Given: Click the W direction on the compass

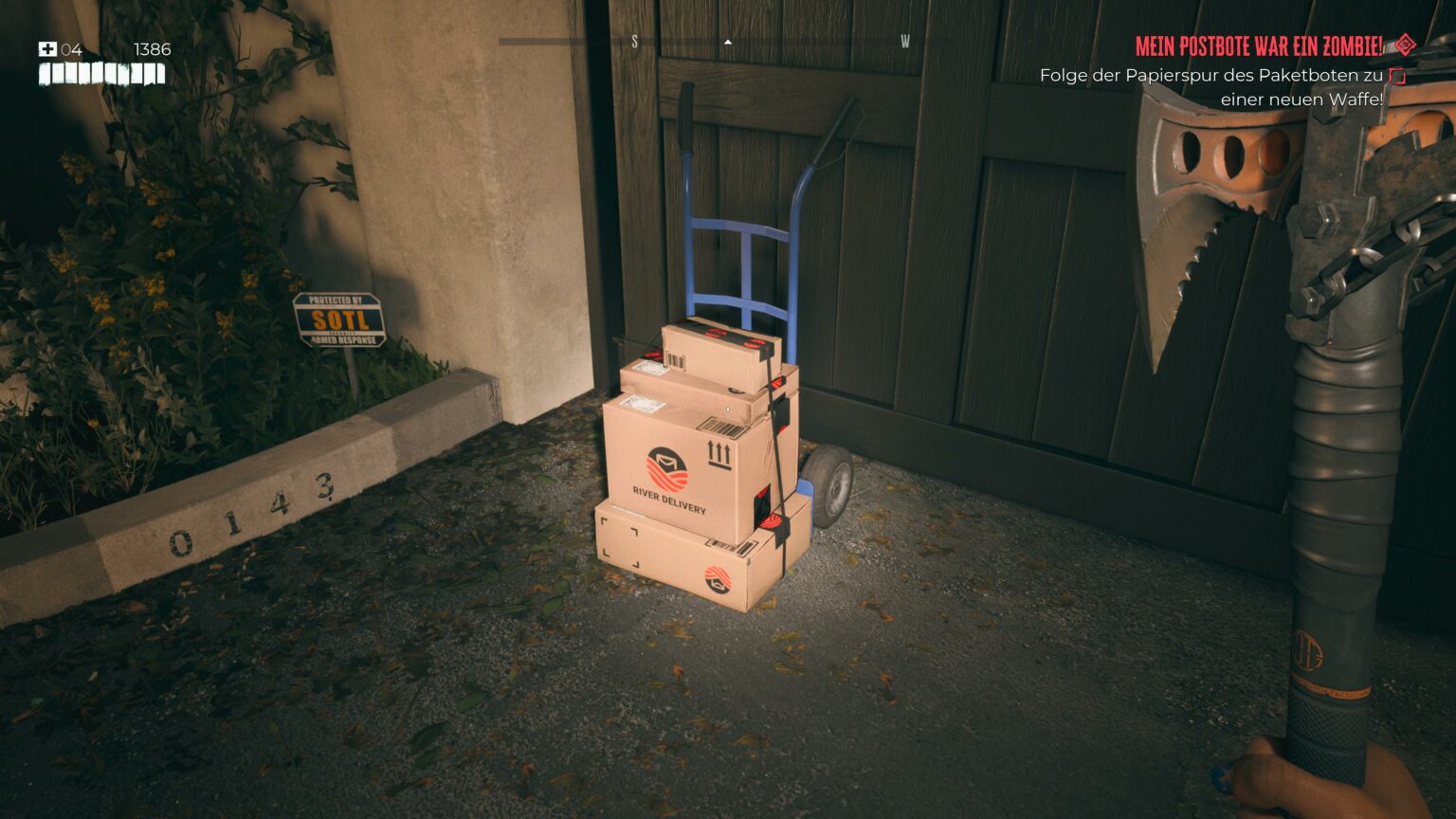Looking at the screenshot, I should [x=905, y=42].
